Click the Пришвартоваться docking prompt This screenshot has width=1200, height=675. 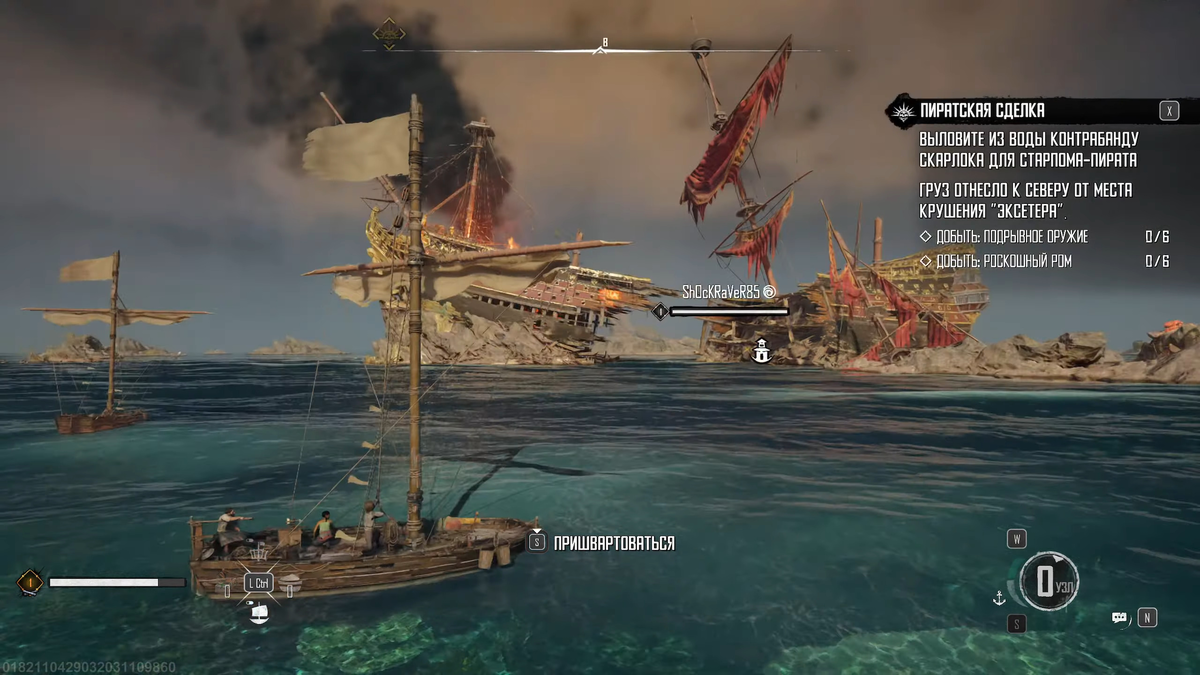pyautogui.click(x=613, y=543)
